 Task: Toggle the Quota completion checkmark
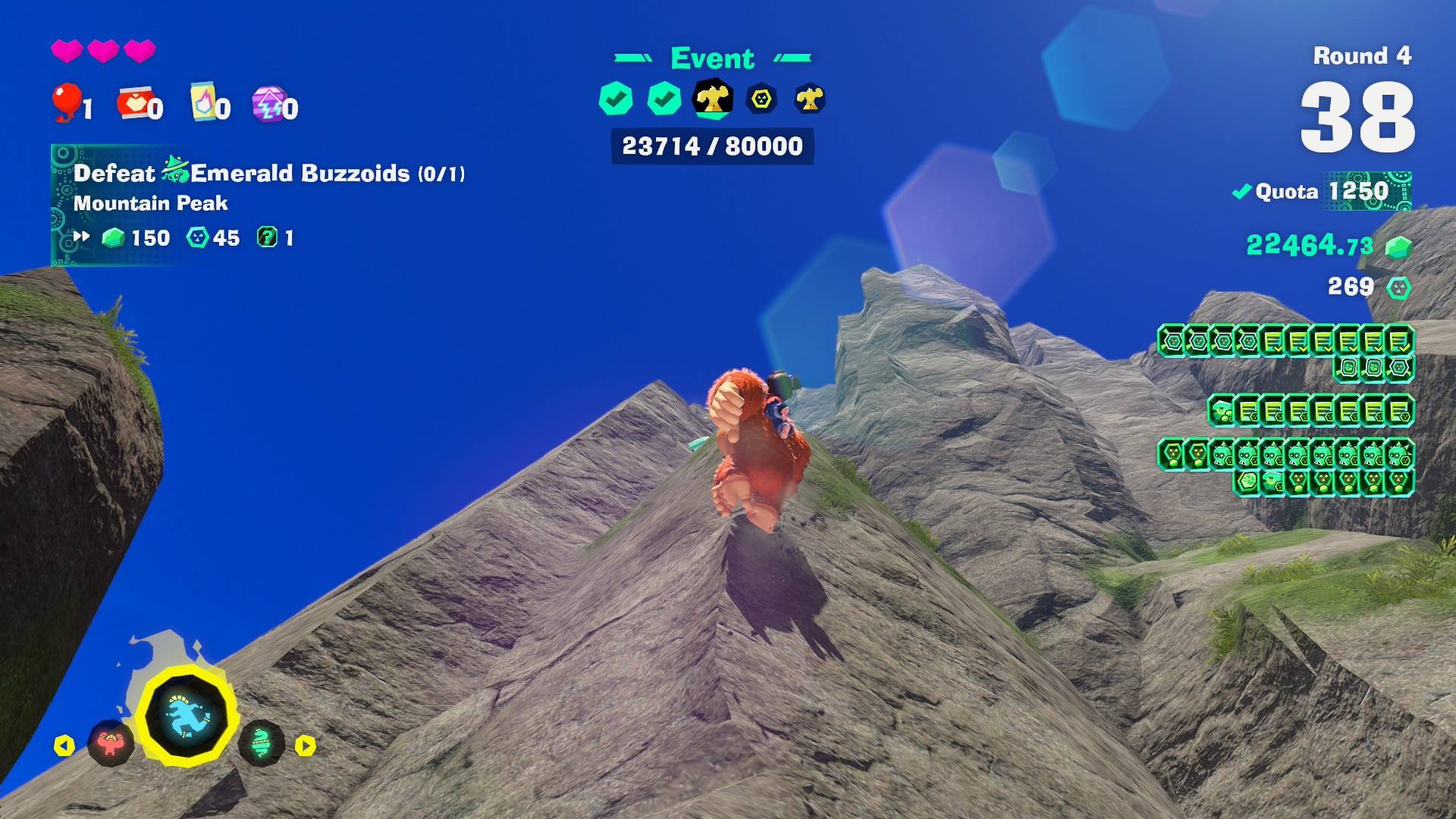(1242, 192)
